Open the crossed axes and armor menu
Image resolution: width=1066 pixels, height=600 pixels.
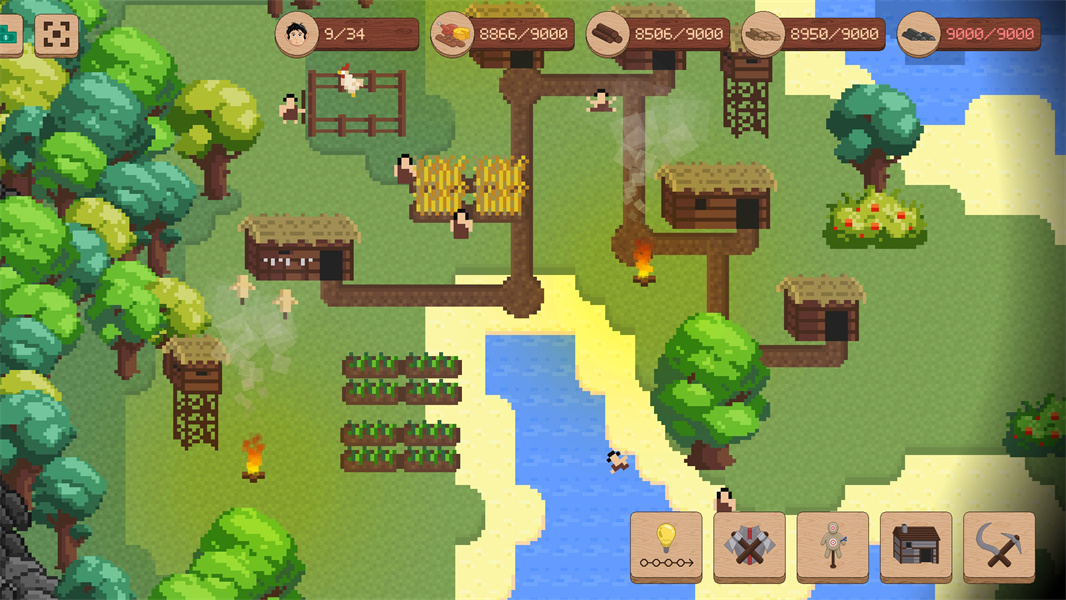point(749,545)
